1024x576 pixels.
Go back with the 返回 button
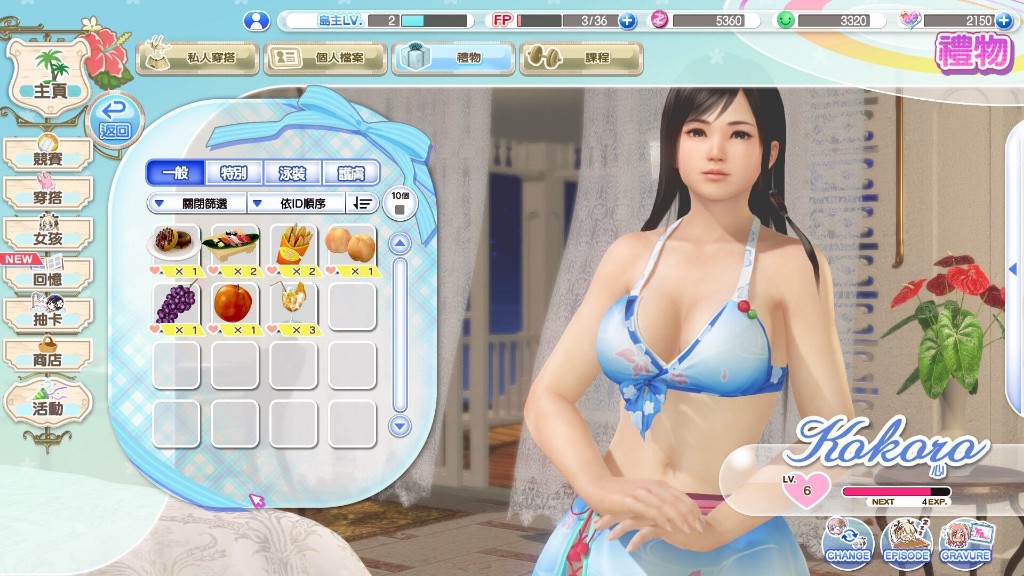coord(115,120)
